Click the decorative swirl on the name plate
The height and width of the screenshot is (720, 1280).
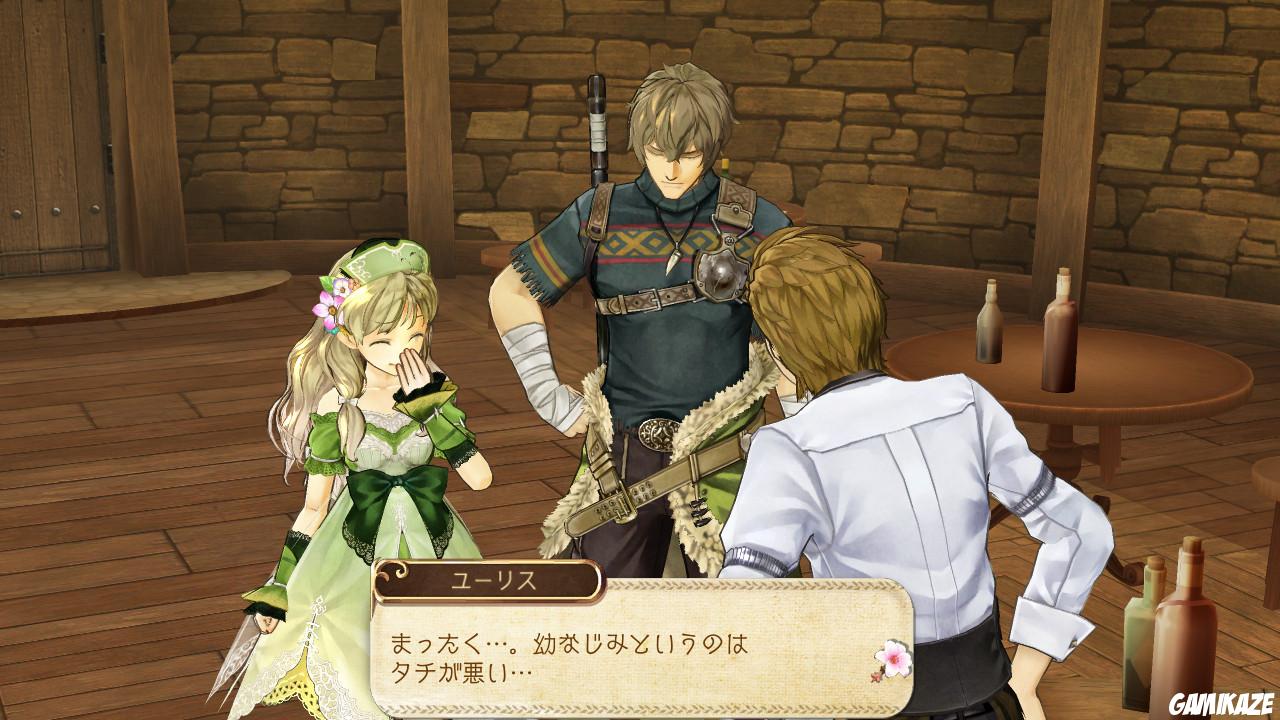tap(398, 572)
